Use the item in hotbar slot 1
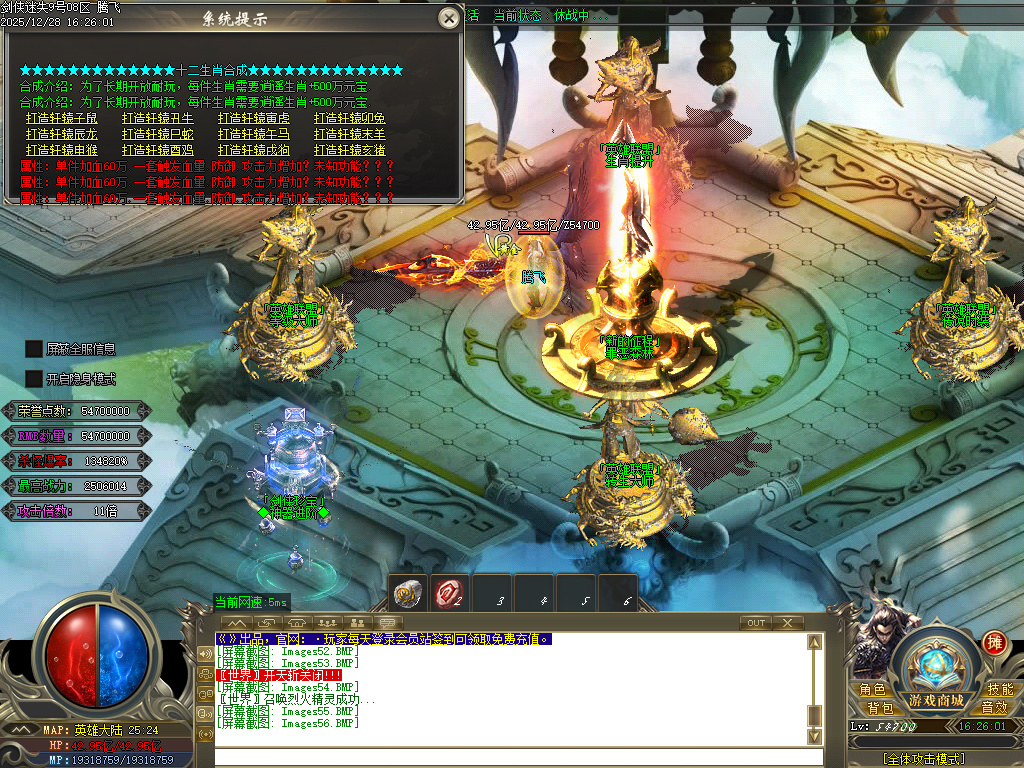The height and width of the screenshot is (768, 1024). pos(407,593)
